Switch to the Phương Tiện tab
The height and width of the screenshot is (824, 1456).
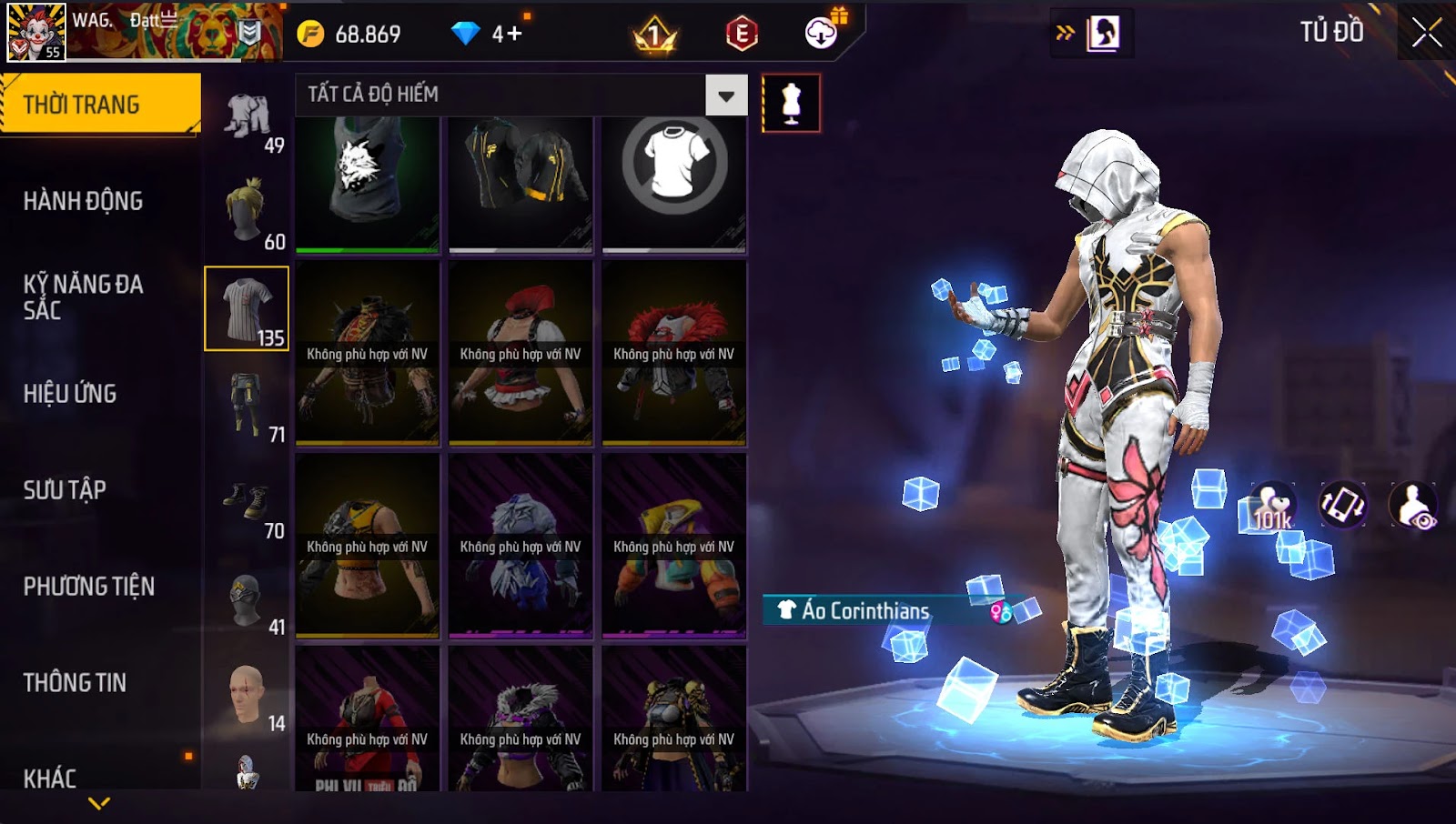point(88,587)
